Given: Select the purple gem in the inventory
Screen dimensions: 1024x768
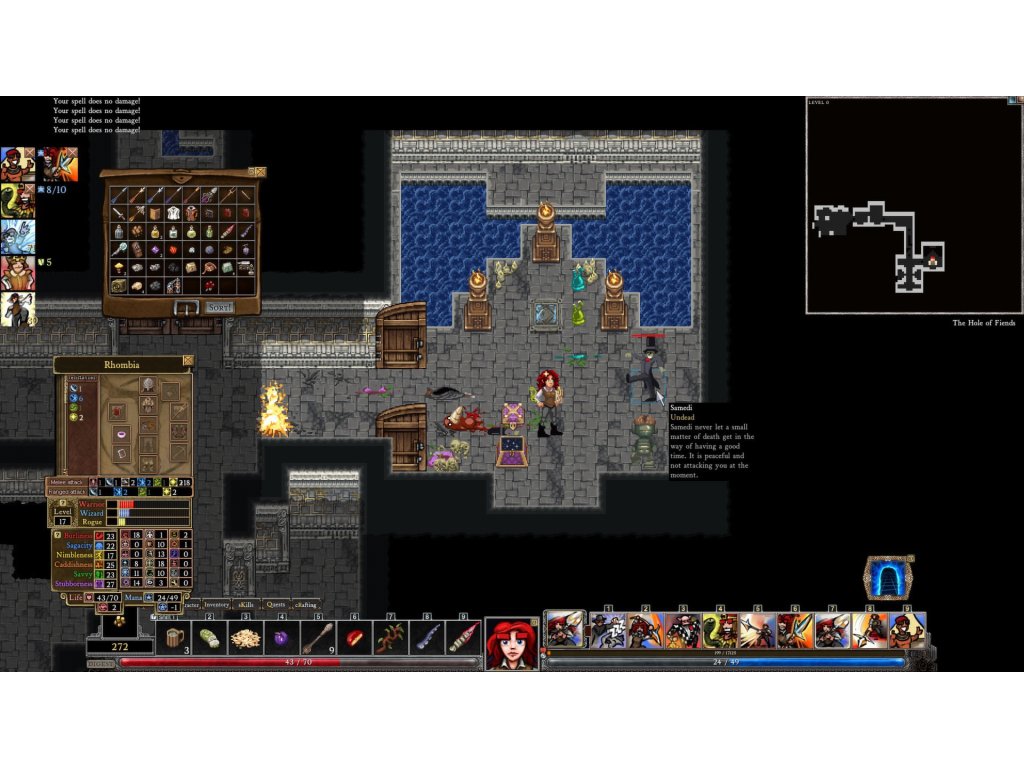Looking at the screenshot, I should [x=155, y=250].
